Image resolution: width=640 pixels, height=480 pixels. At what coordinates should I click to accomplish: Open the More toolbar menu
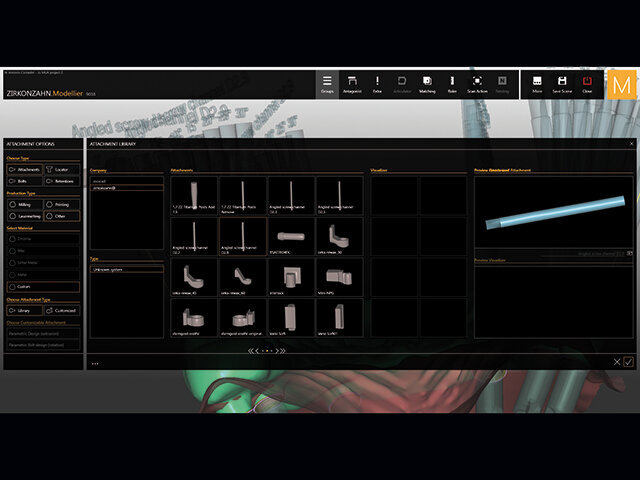pos(537,84)
